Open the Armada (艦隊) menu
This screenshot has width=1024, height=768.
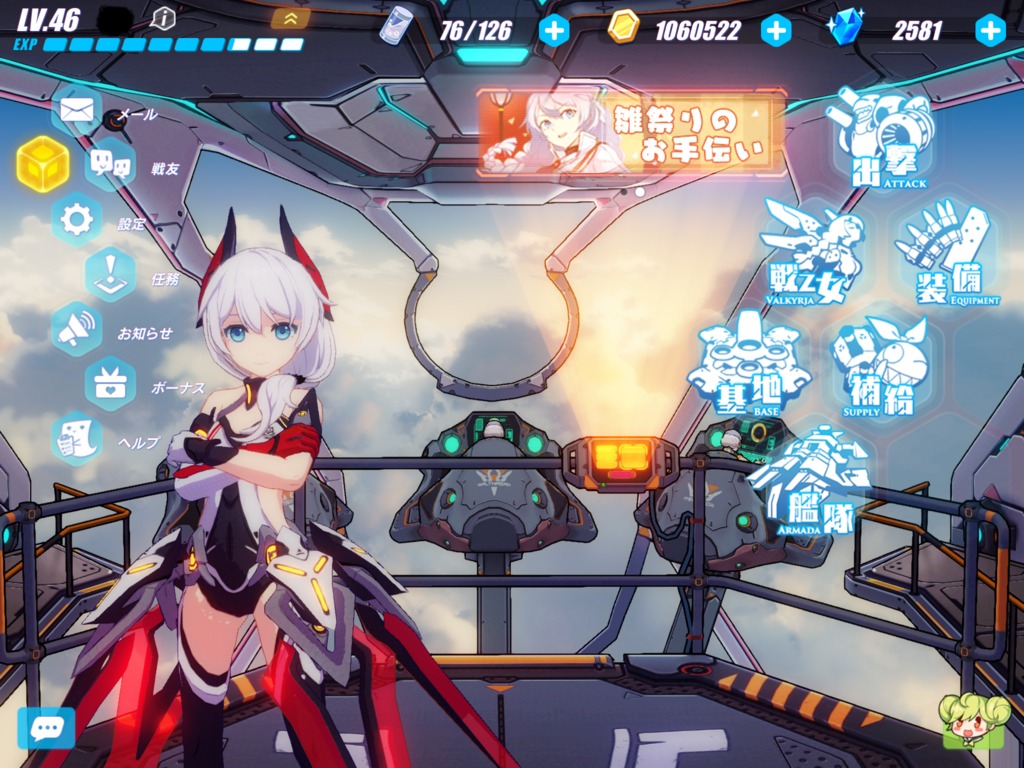click(x=810, y=480)
